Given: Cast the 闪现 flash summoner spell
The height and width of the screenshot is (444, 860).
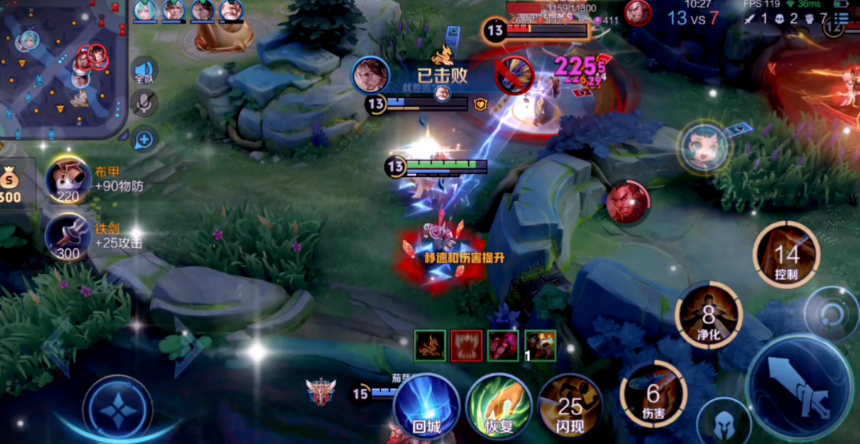Looking at the screenshot, I should [x=569, y=405].
